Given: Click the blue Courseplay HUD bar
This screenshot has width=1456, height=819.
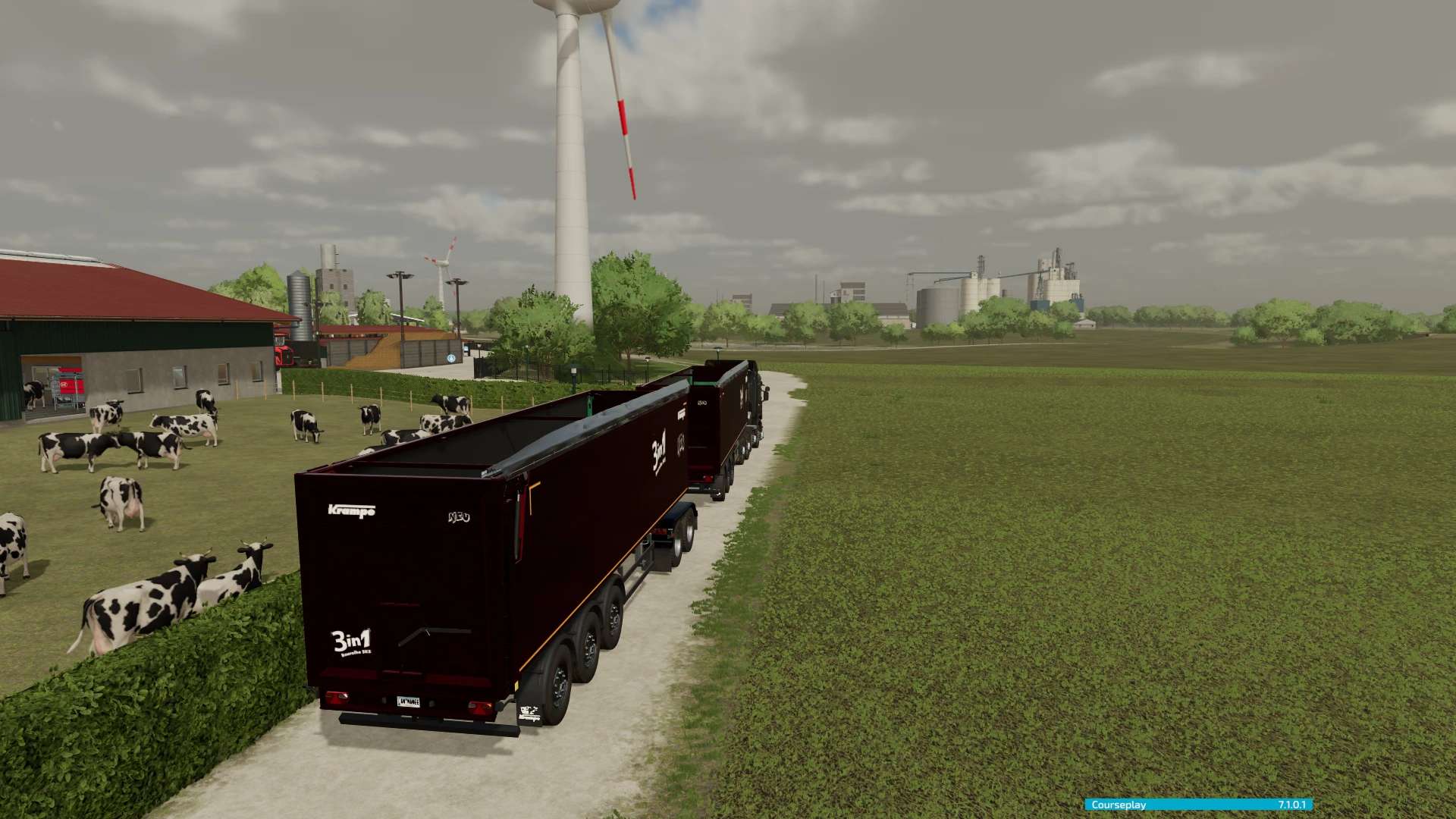Looking at the screenshot, I should tap(1197, 805).
